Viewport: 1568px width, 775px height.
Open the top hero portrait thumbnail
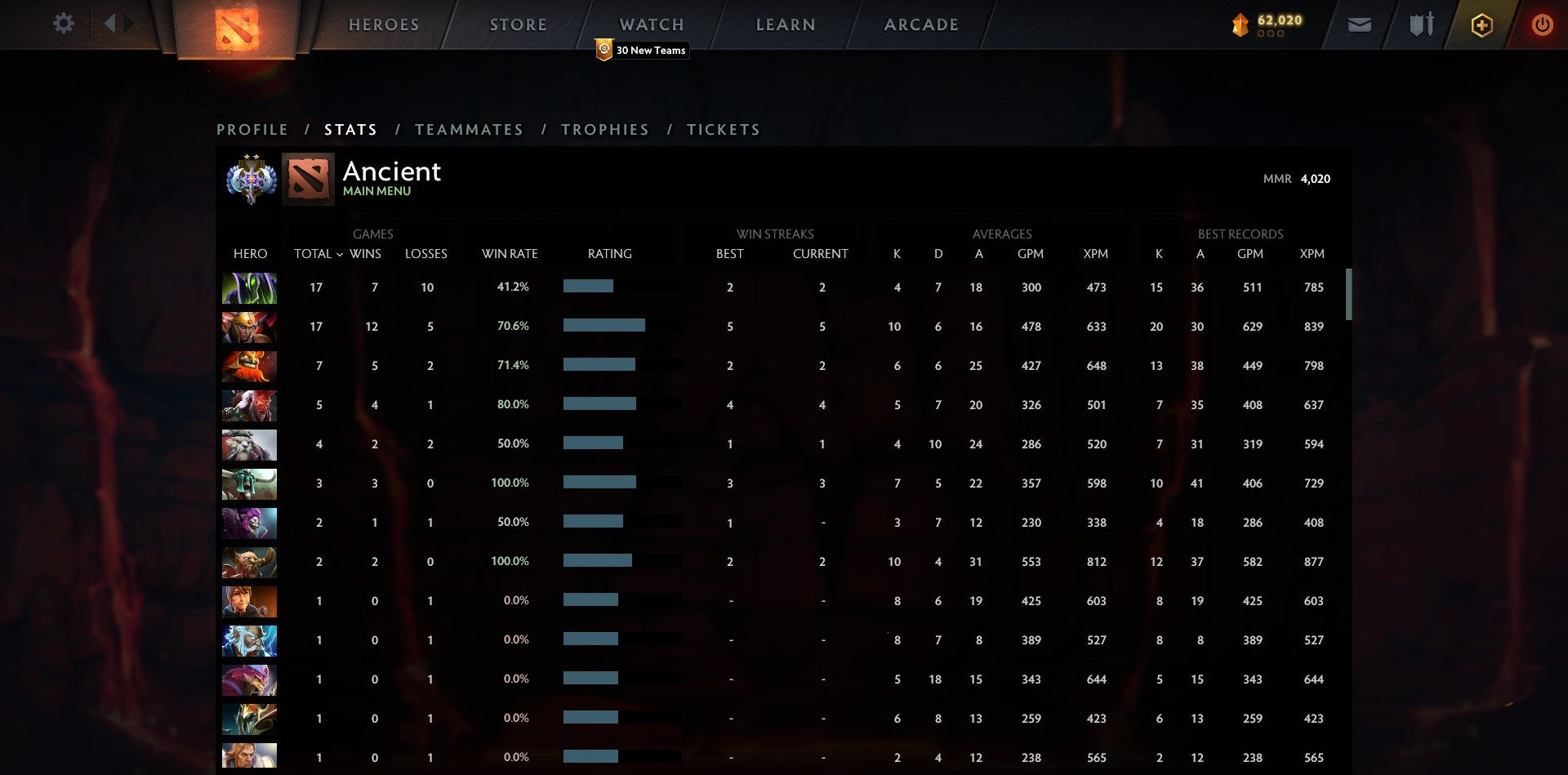[x=249, y=287]
